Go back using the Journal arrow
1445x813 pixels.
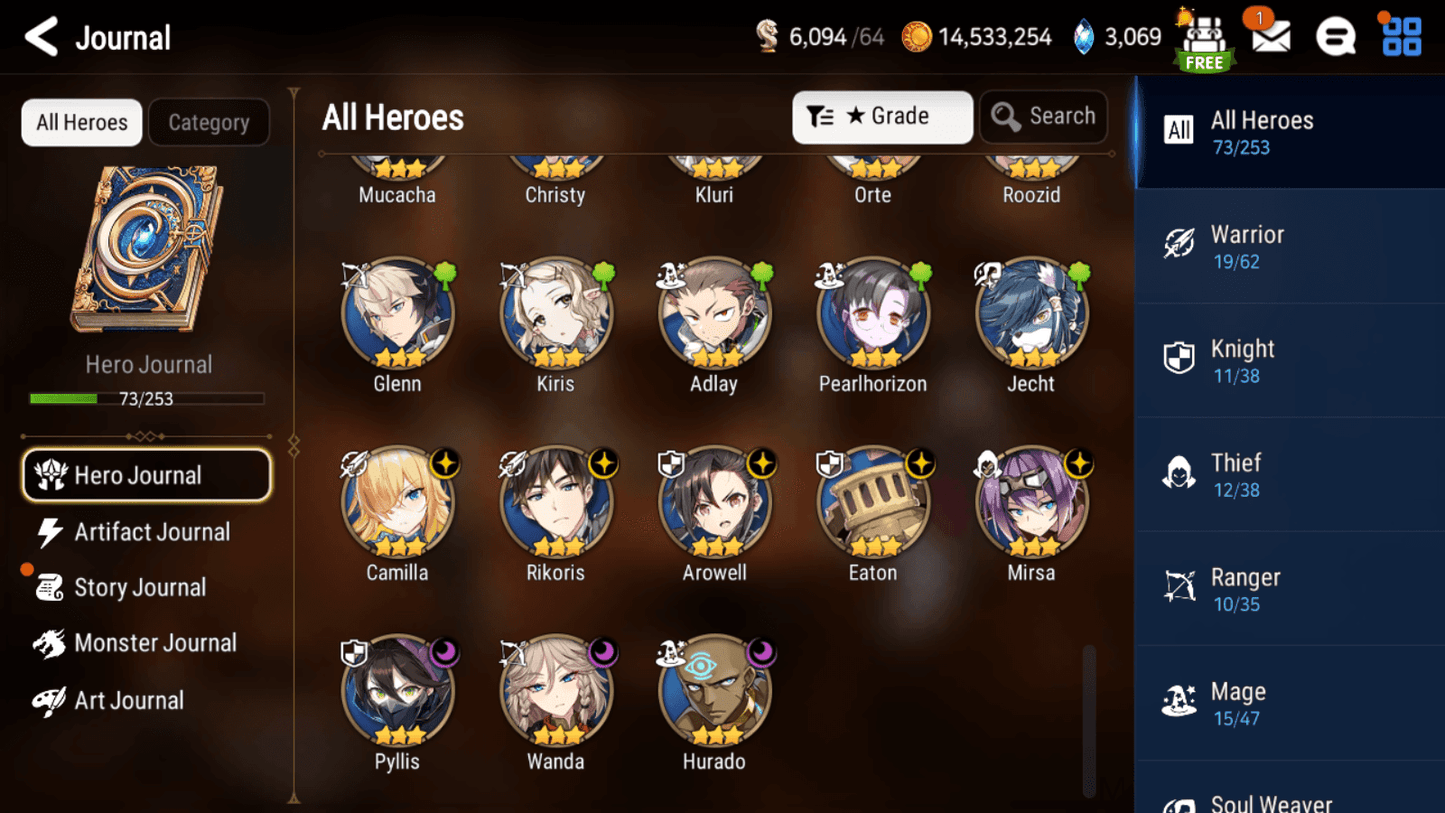coord(41,37)
